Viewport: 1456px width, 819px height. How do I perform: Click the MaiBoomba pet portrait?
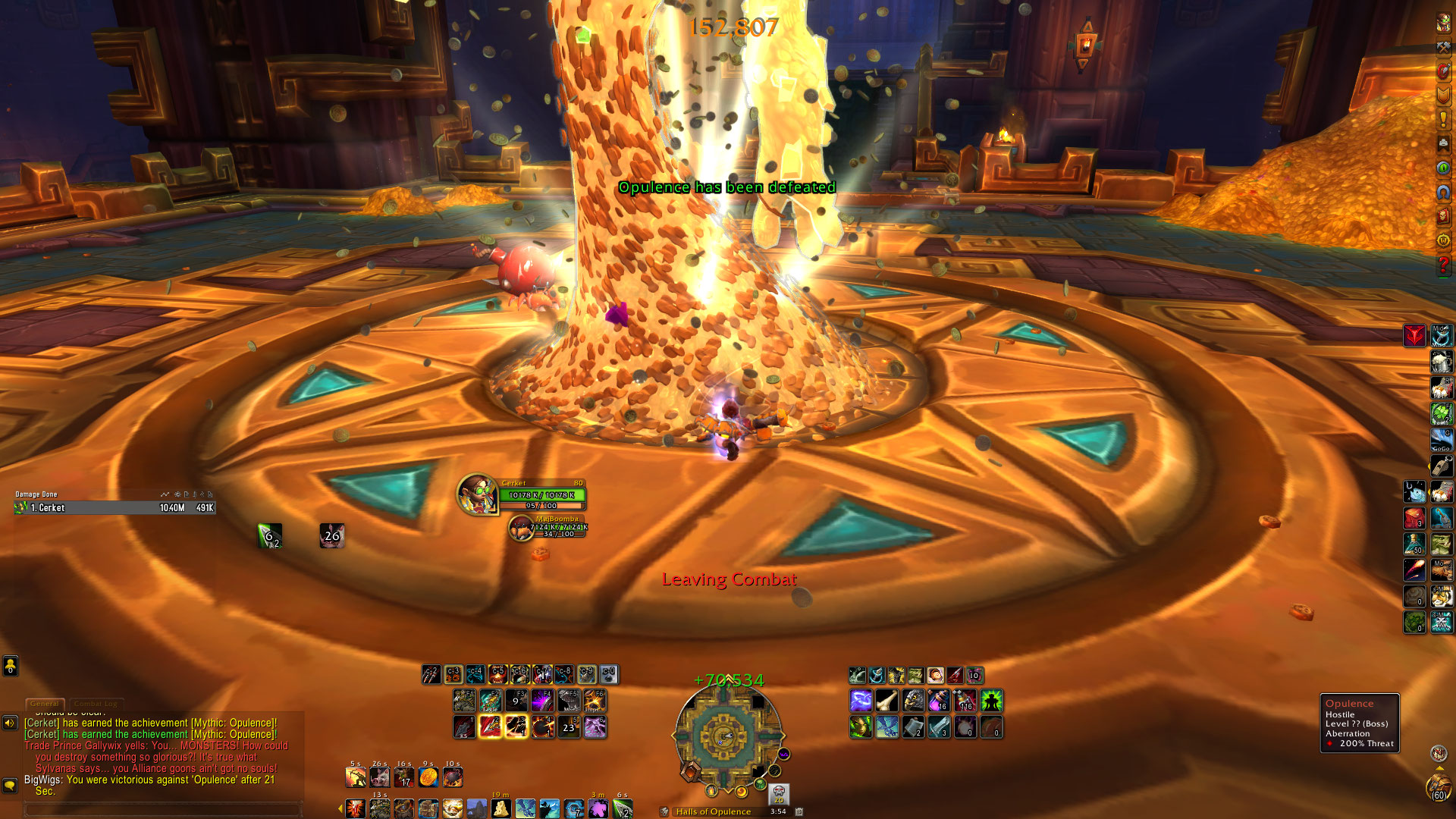pyautogui.click(x=520, y=527)
